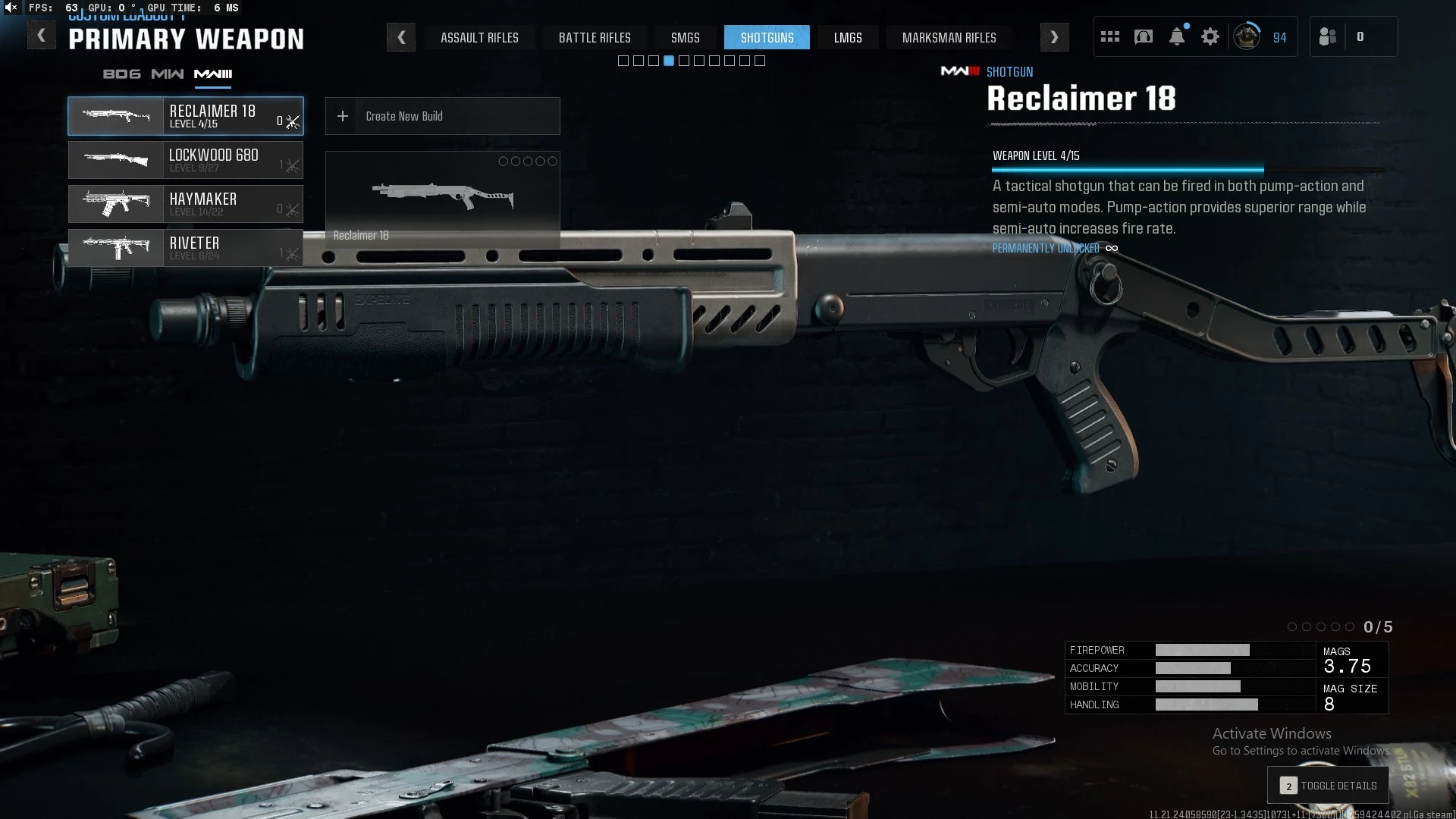Click the left category arrow
Viewport: 1456px width, 819px height.
coord(401,37)
